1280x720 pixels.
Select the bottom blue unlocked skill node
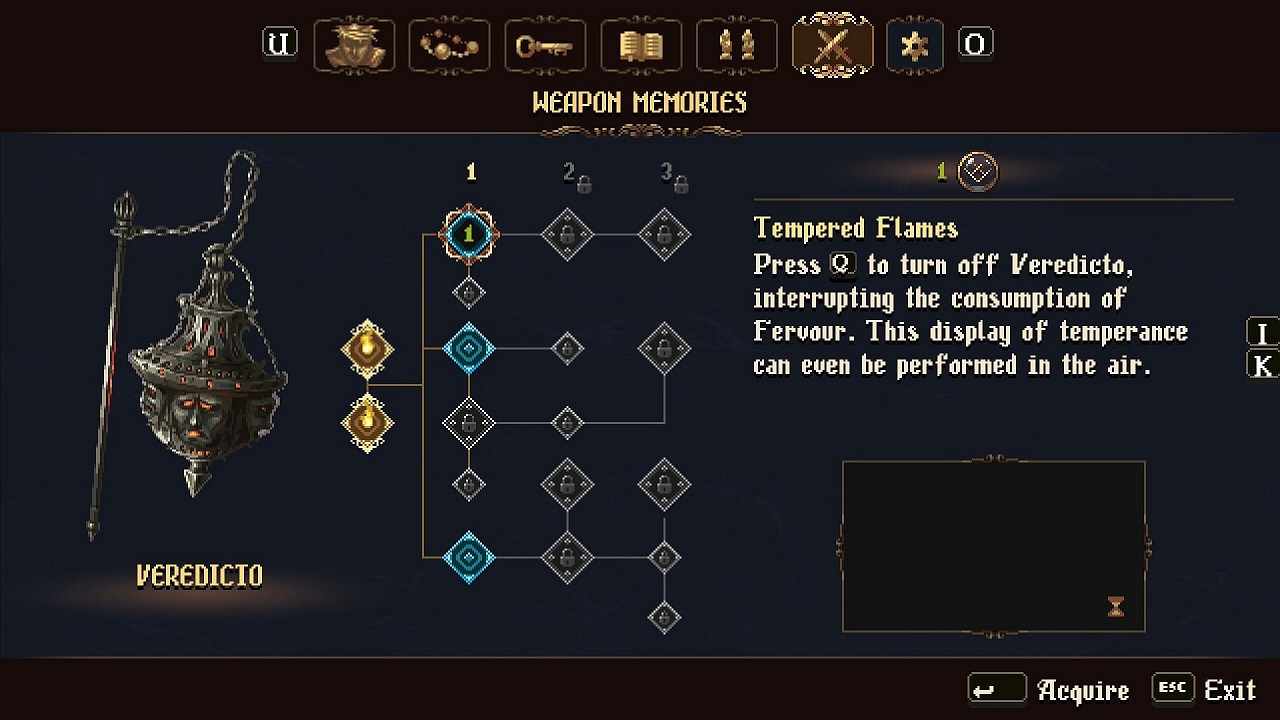pyautogui.click(x=469, y=558)
